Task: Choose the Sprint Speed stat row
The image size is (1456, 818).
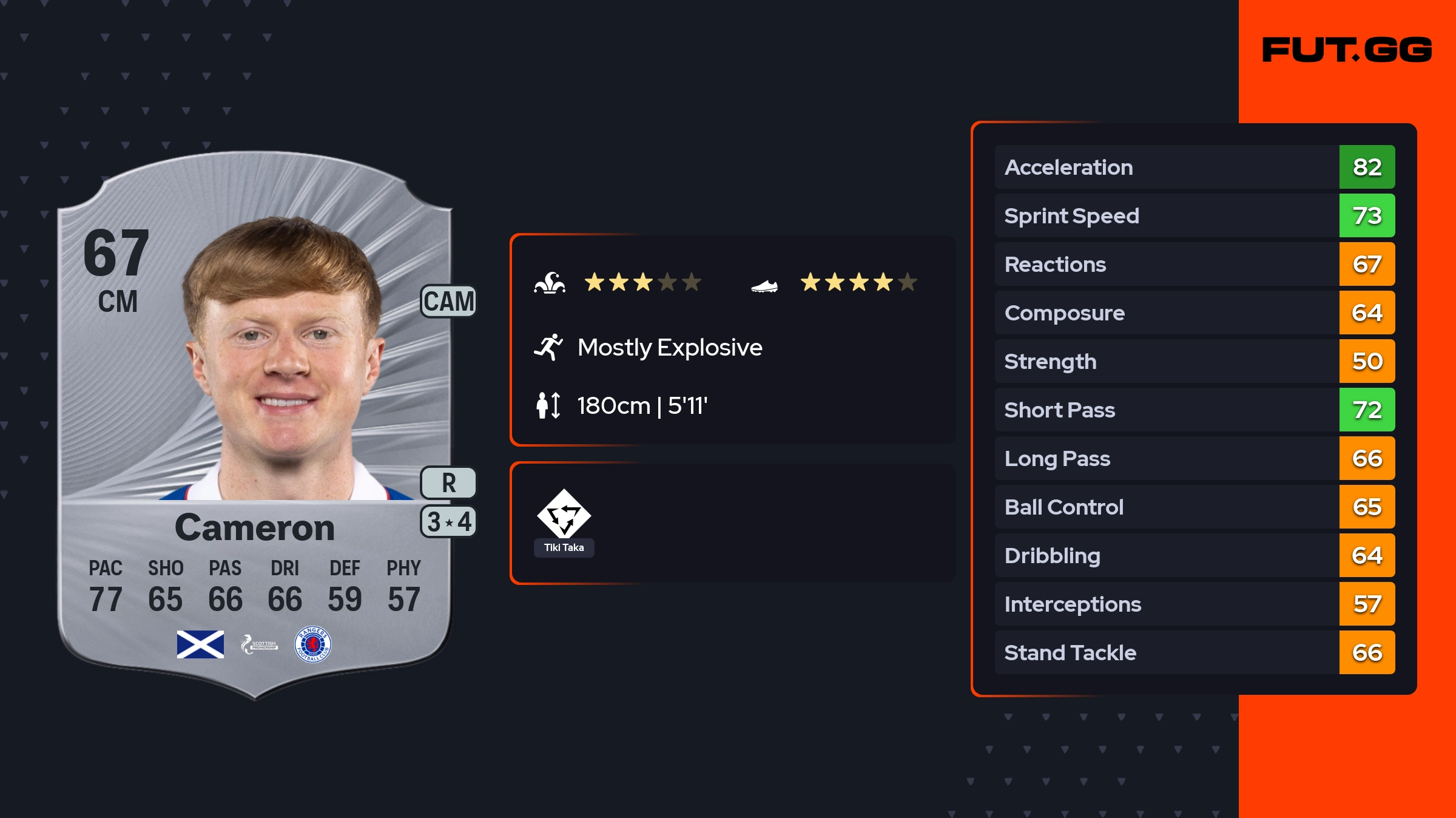Action: click(1194, 215)
